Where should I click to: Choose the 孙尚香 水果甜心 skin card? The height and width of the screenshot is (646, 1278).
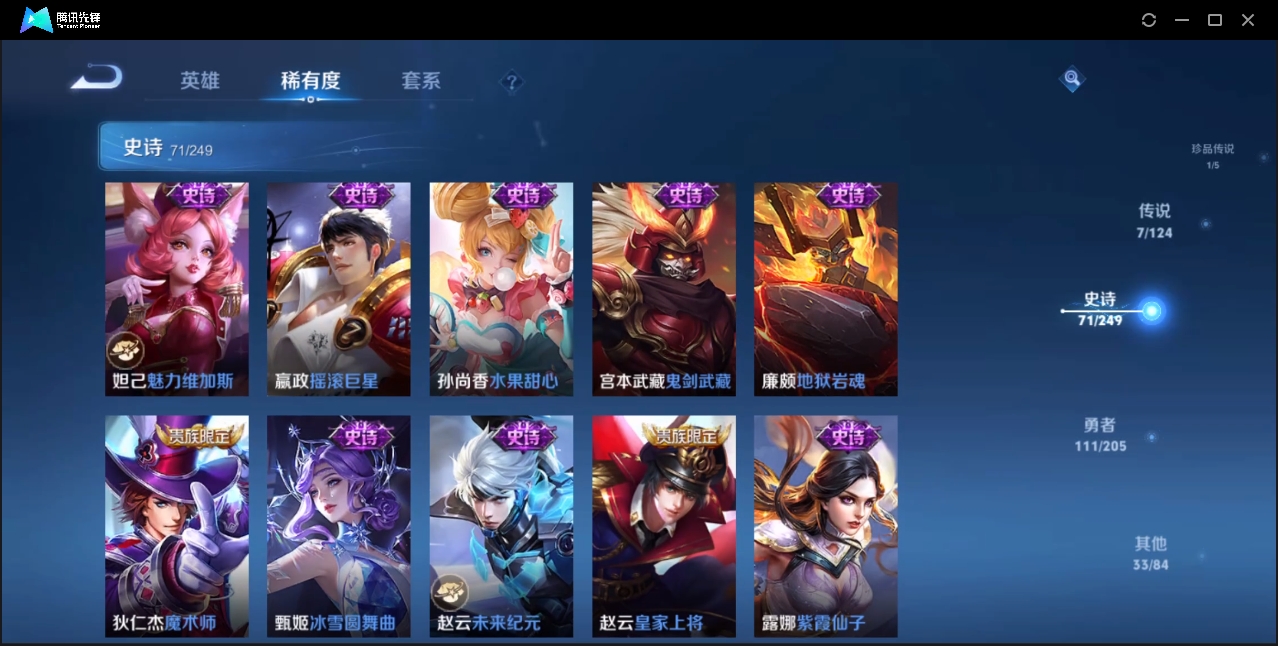pyautogui.click(x=501, y=289)
